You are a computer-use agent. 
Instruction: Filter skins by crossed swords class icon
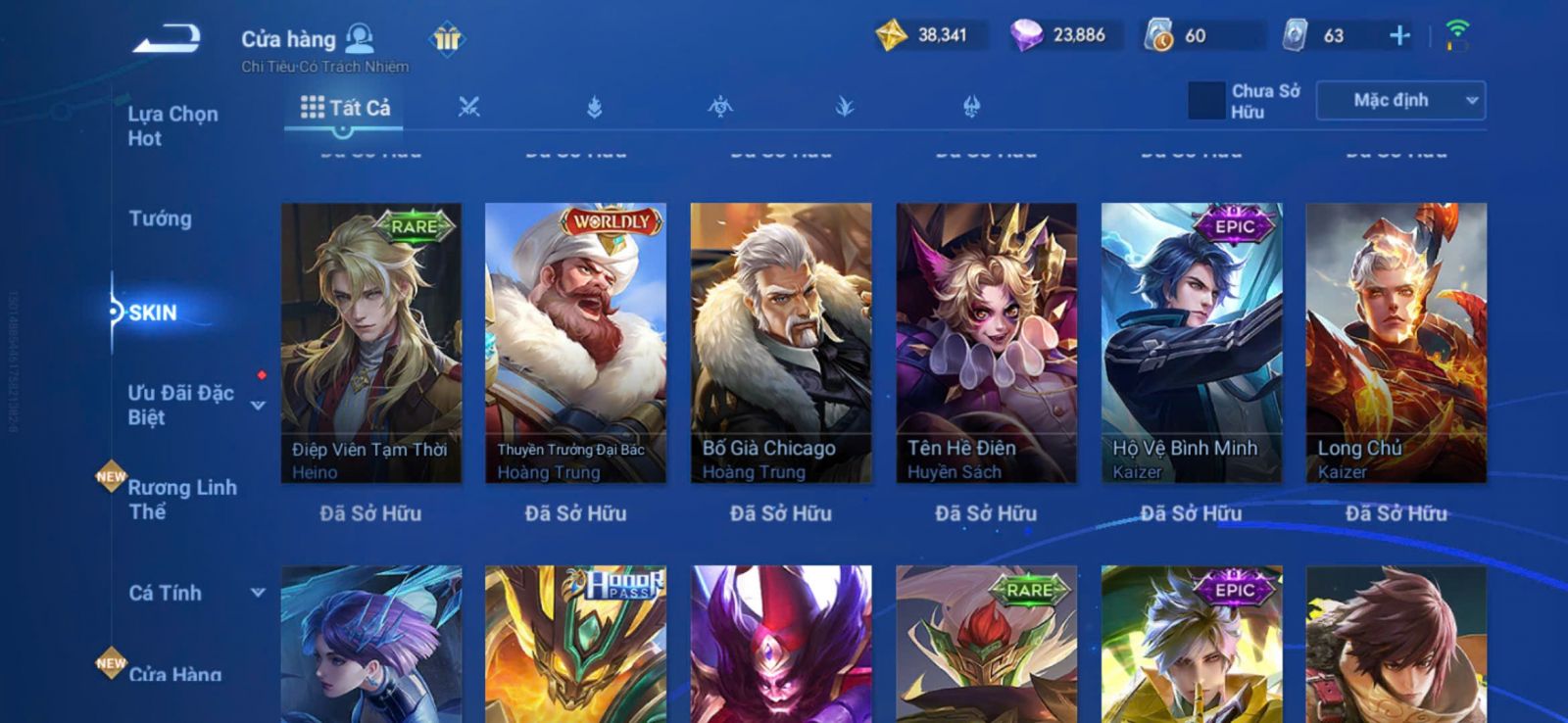coord(468,107)
